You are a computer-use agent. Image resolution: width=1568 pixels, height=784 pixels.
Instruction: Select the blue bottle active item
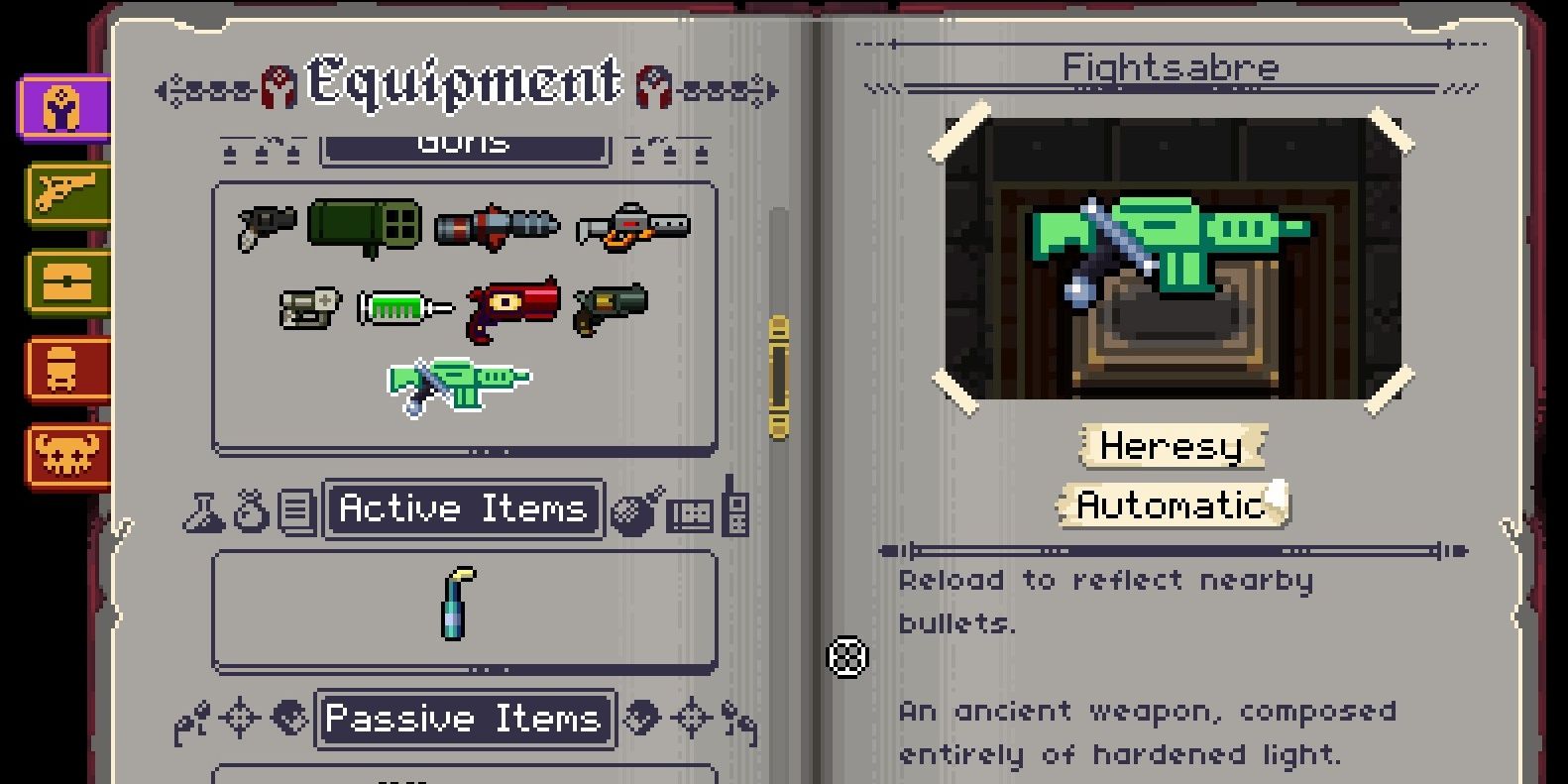457,603
